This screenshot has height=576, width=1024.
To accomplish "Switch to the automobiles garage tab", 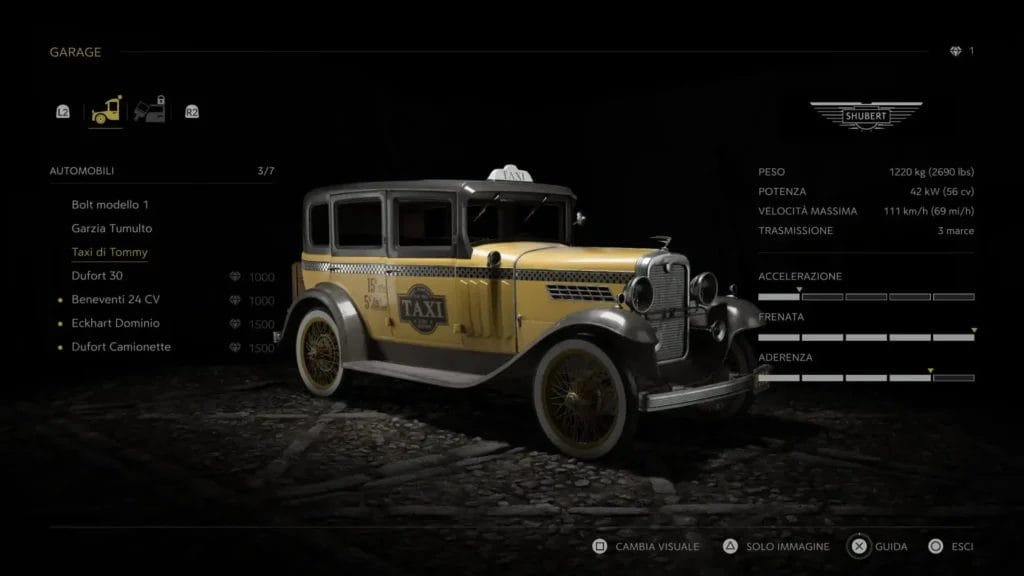I will point(106,112).
